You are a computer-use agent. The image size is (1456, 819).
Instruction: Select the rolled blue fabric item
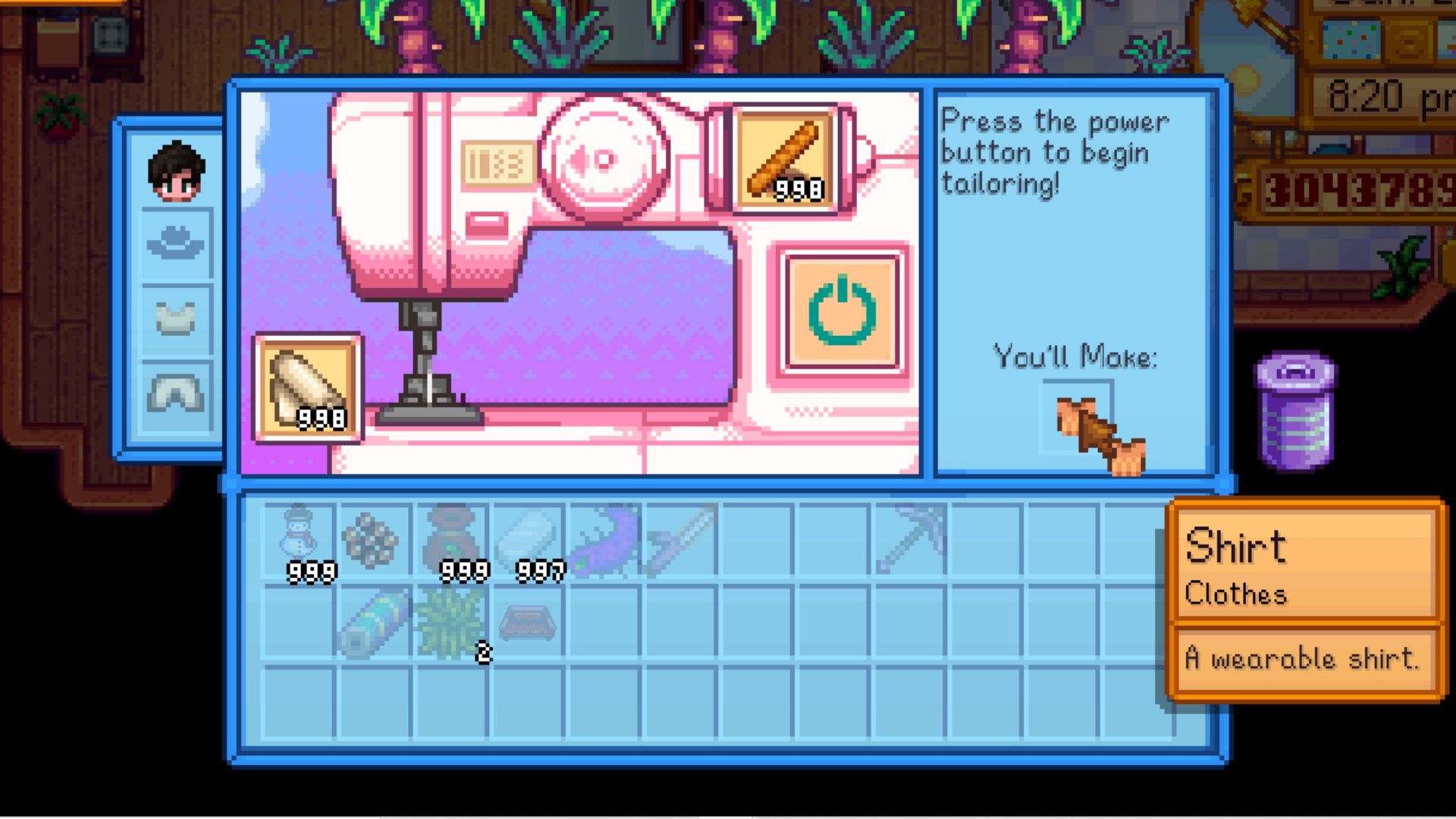(x=375, y=622)
